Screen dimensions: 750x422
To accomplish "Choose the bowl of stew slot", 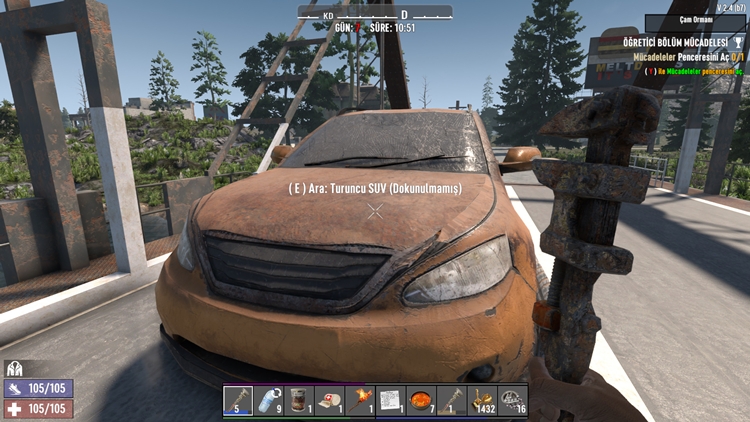I will click(421, 401).
